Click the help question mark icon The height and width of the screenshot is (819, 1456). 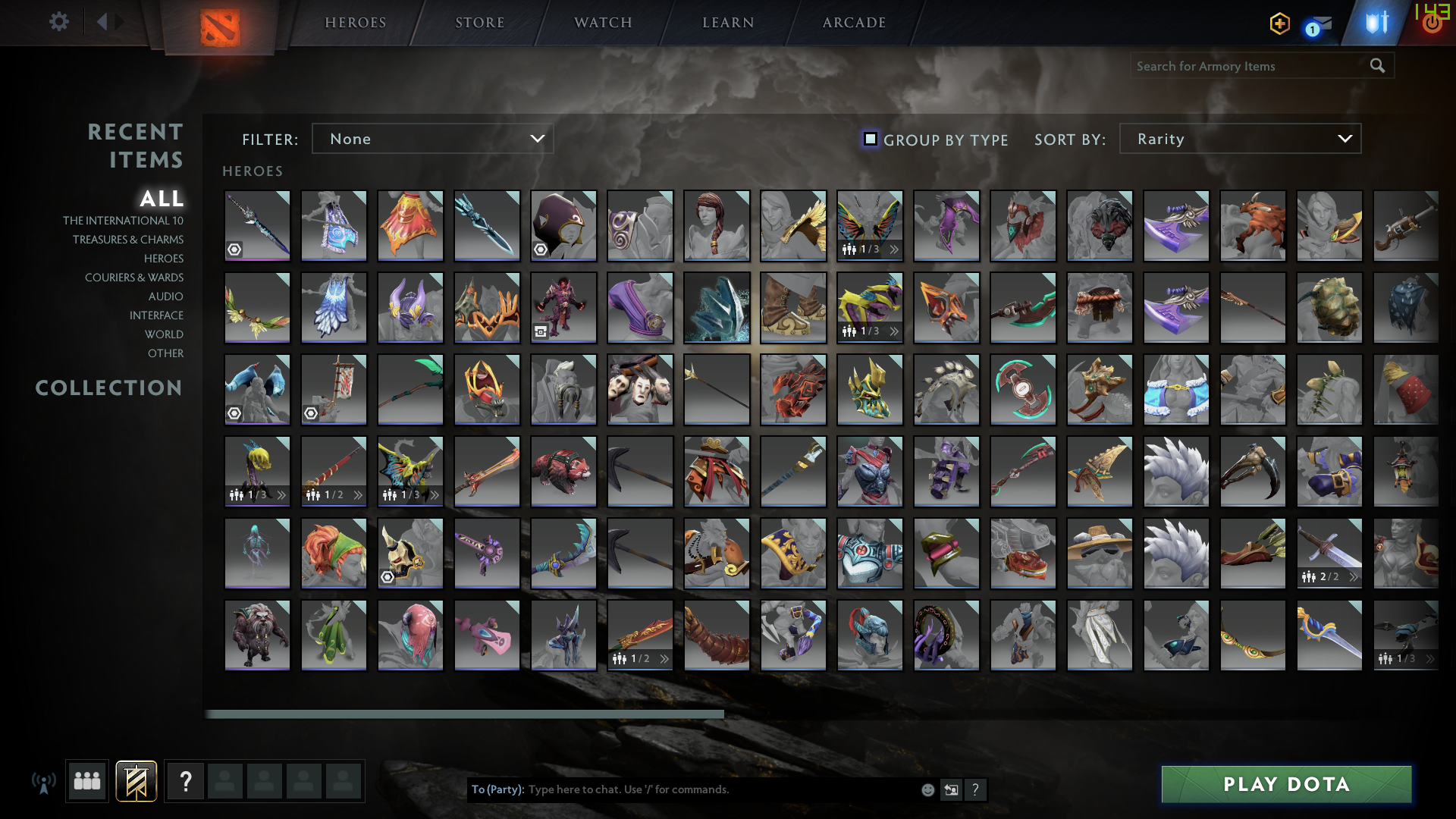[185, 781]
